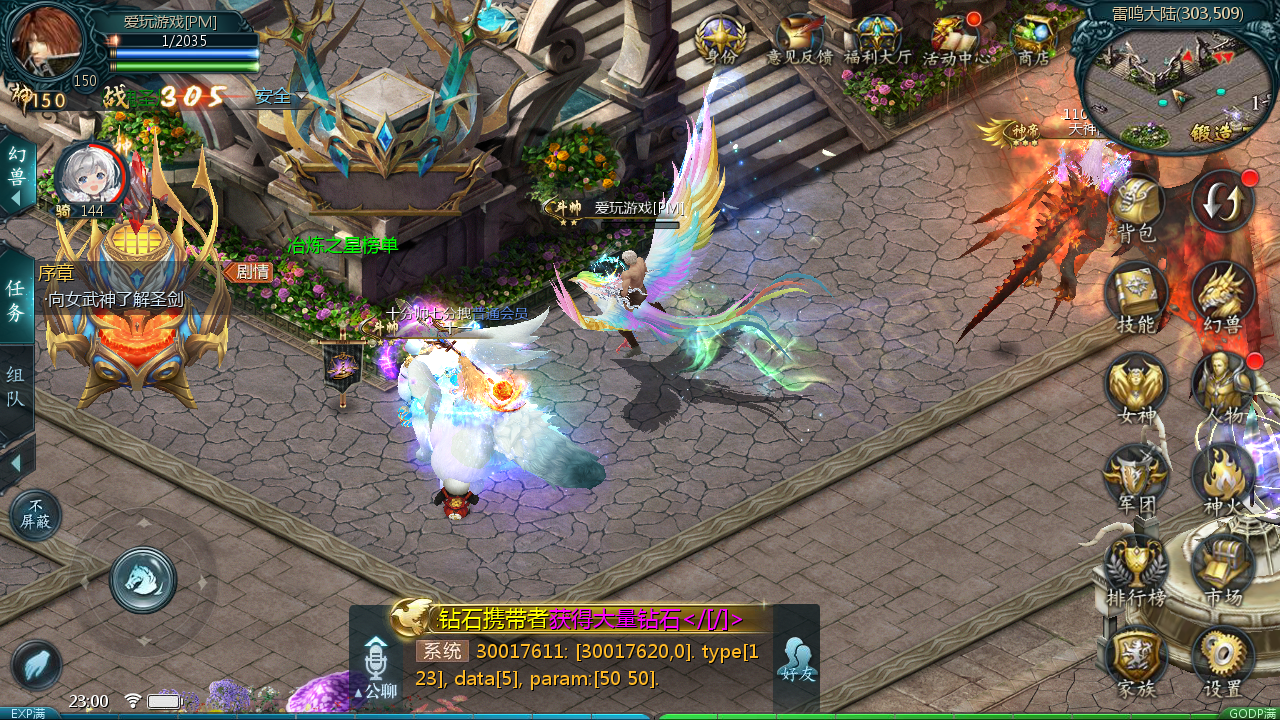This screenshot has height=720, width=1280.
Task: Show the 排行榜 leaderboard
Action: pyautogui.click(x=1136, y=568)
